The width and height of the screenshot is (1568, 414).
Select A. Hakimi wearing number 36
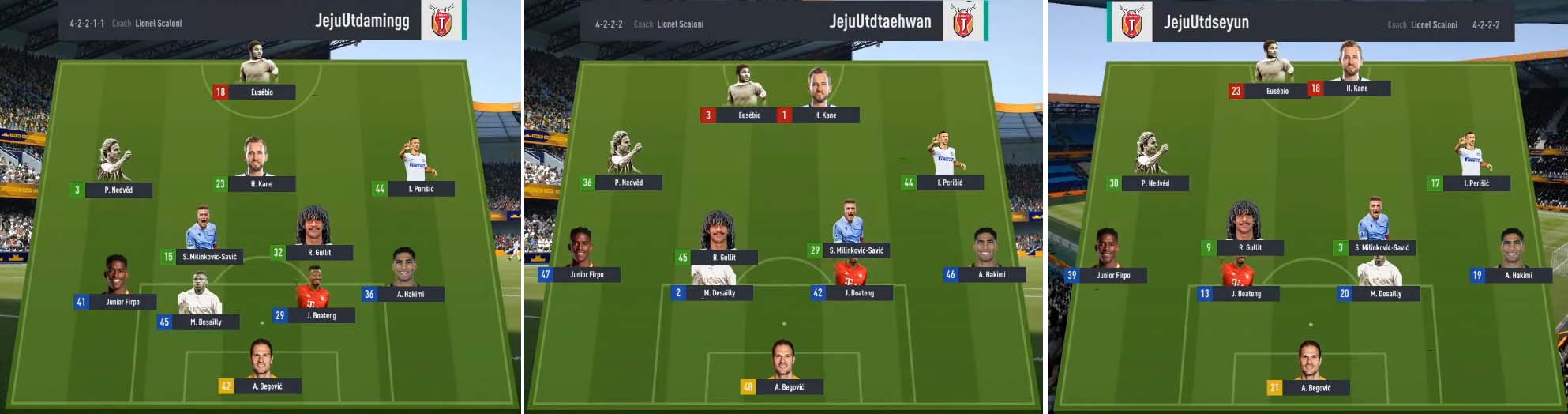410,294
